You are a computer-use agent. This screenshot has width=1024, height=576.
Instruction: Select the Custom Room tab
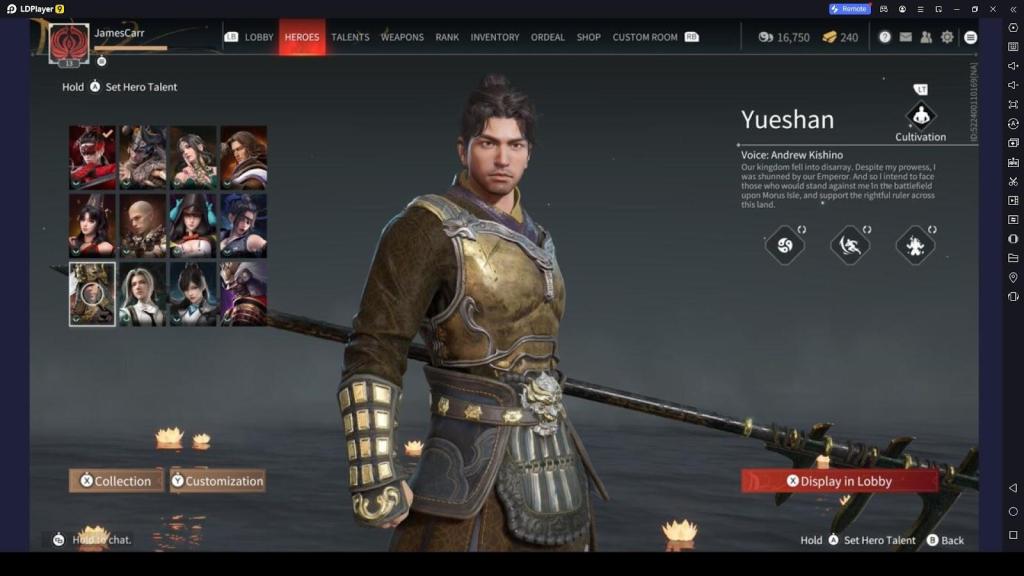[645, 37]
